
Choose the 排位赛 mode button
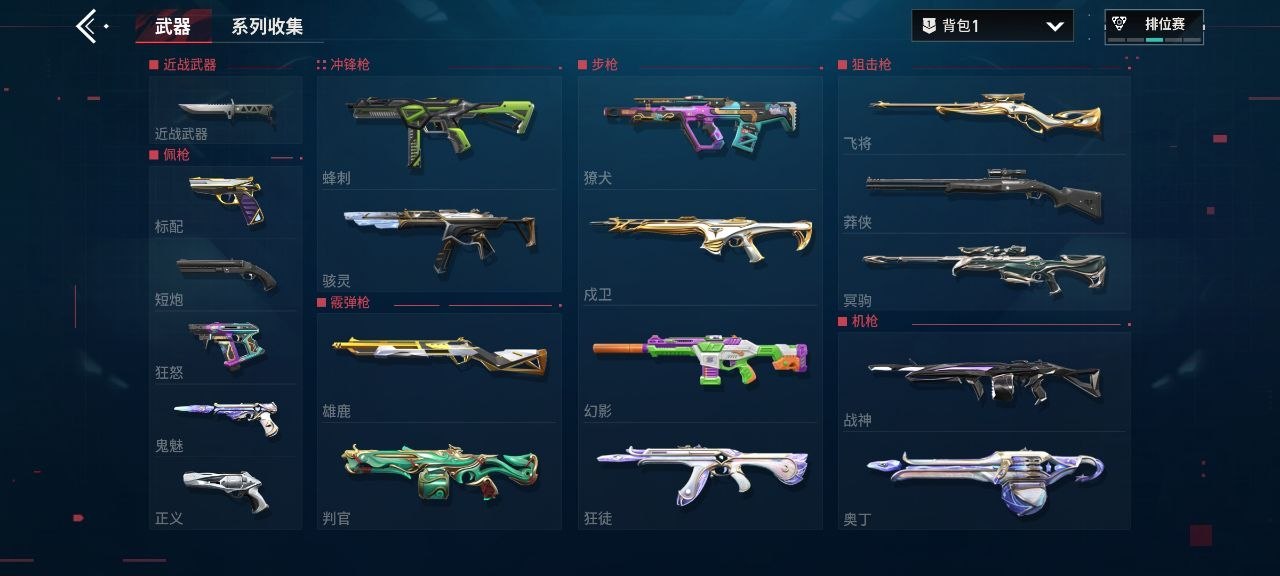pos(1154,27)
